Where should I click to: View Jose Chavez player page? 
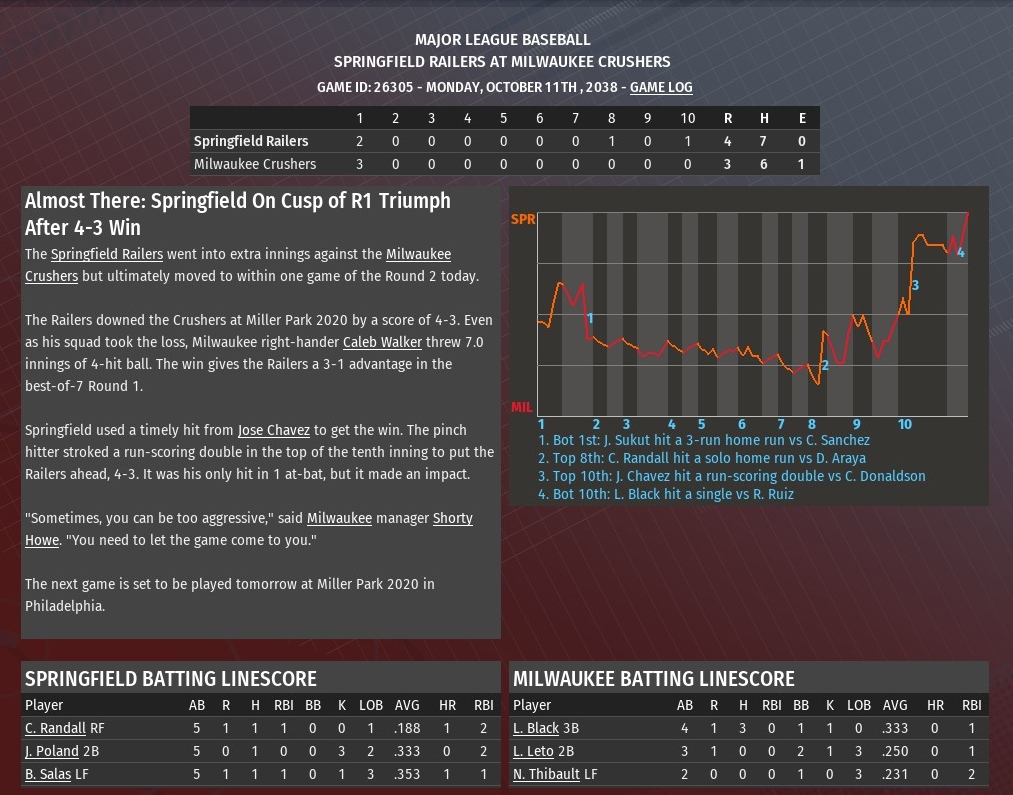pos(274,430)
